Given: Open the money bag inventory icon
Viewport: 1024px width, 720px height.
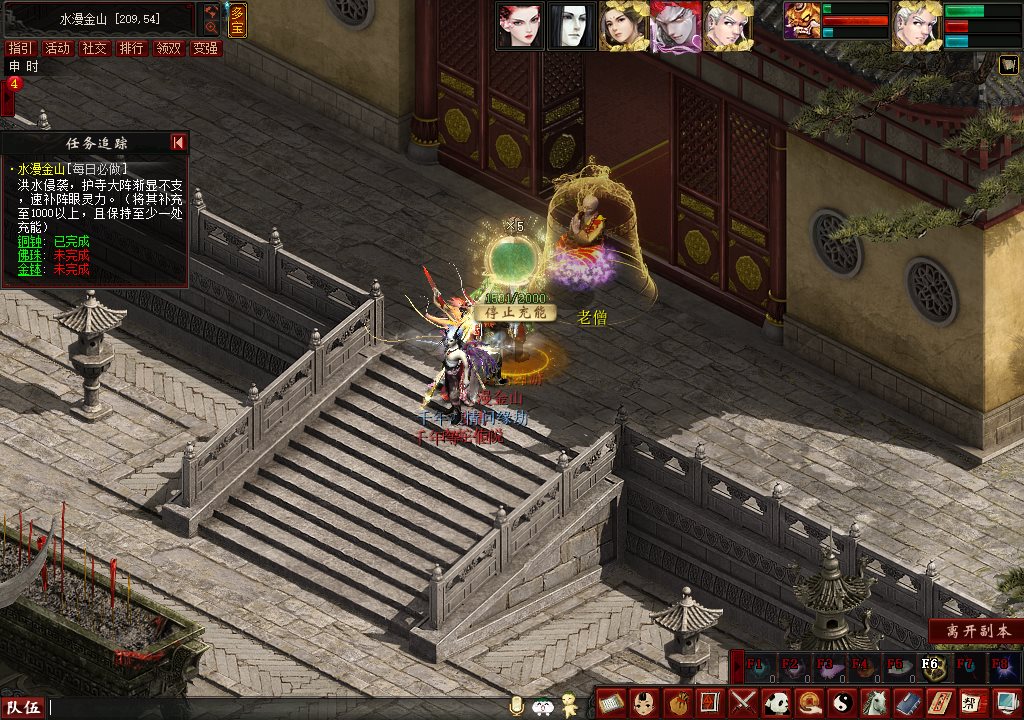Looking at the screenshot, I should (677, 702).
